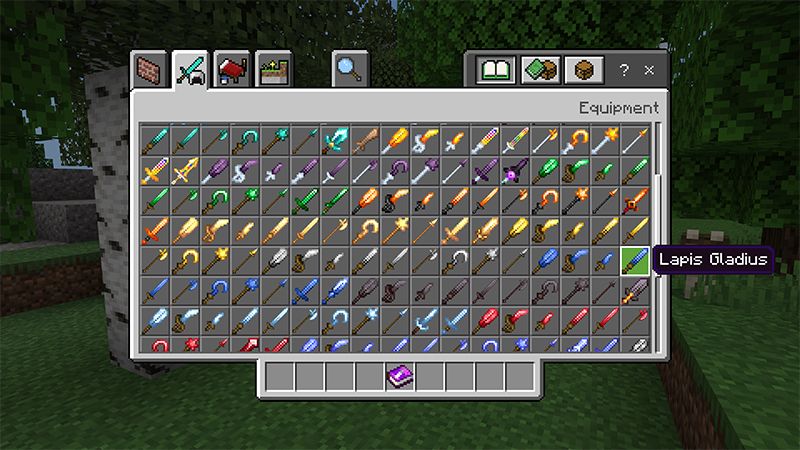The width and height of the screenshot is (800, 450).
Task: Pick the highlighted Lapis Gladius sword
Action: 636,260
